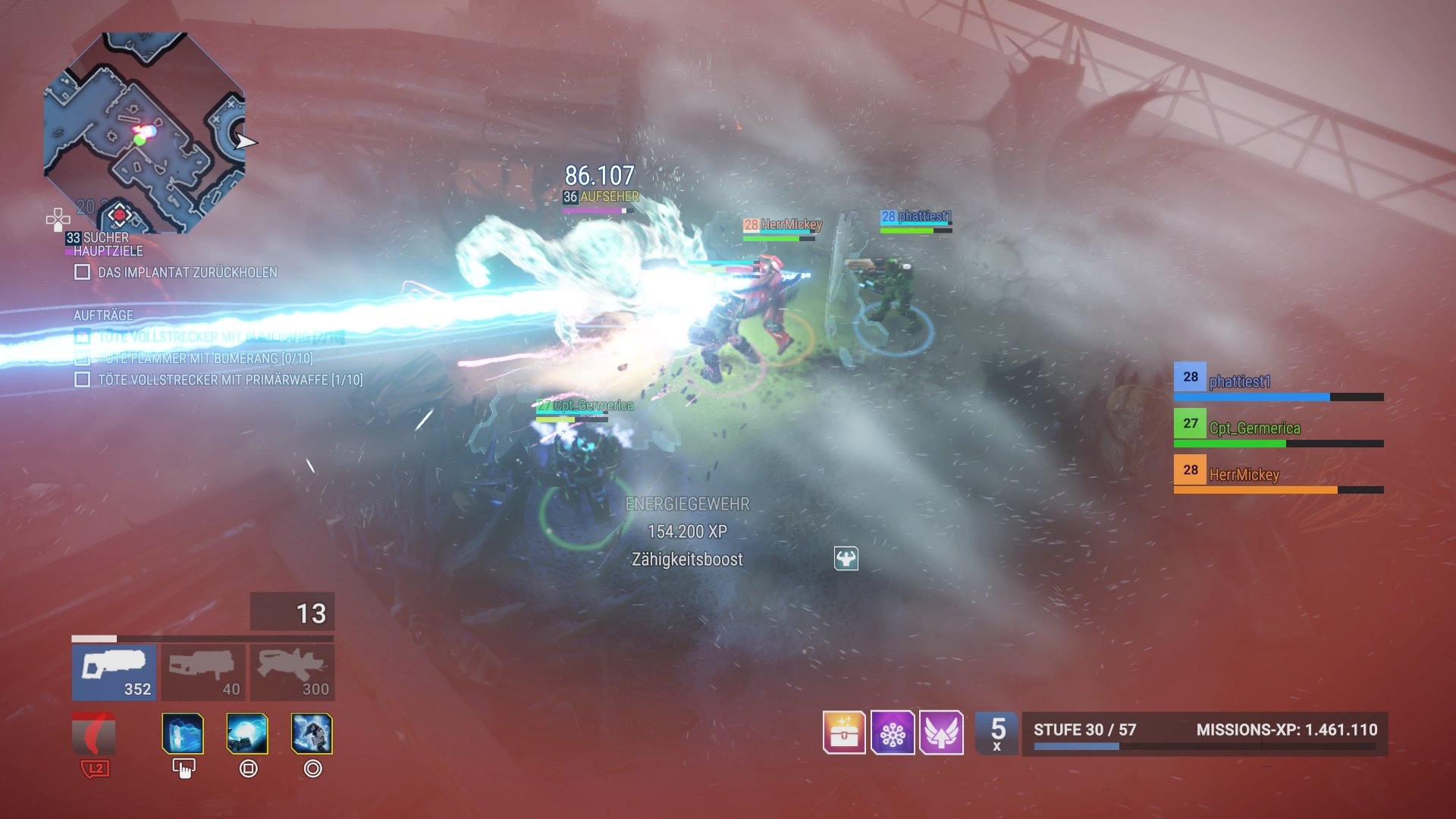
Task: Activate the frozen soldier ability icon
Action: click(x=312, y=733)
